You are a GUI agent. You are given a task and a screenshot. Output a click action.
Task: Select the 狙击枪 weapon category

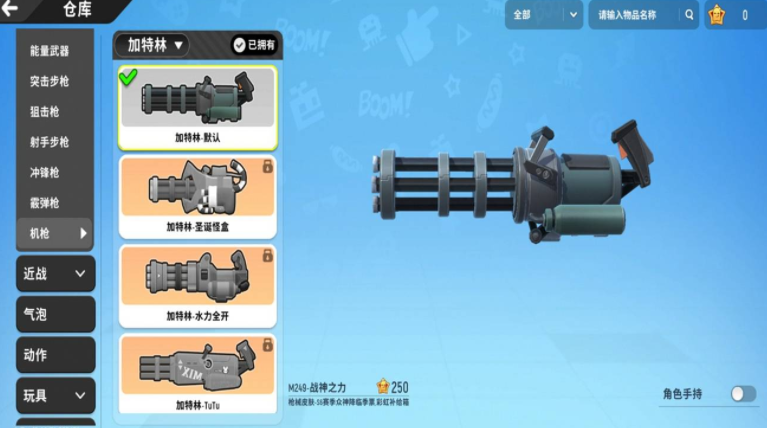click(x=45, y=112)
